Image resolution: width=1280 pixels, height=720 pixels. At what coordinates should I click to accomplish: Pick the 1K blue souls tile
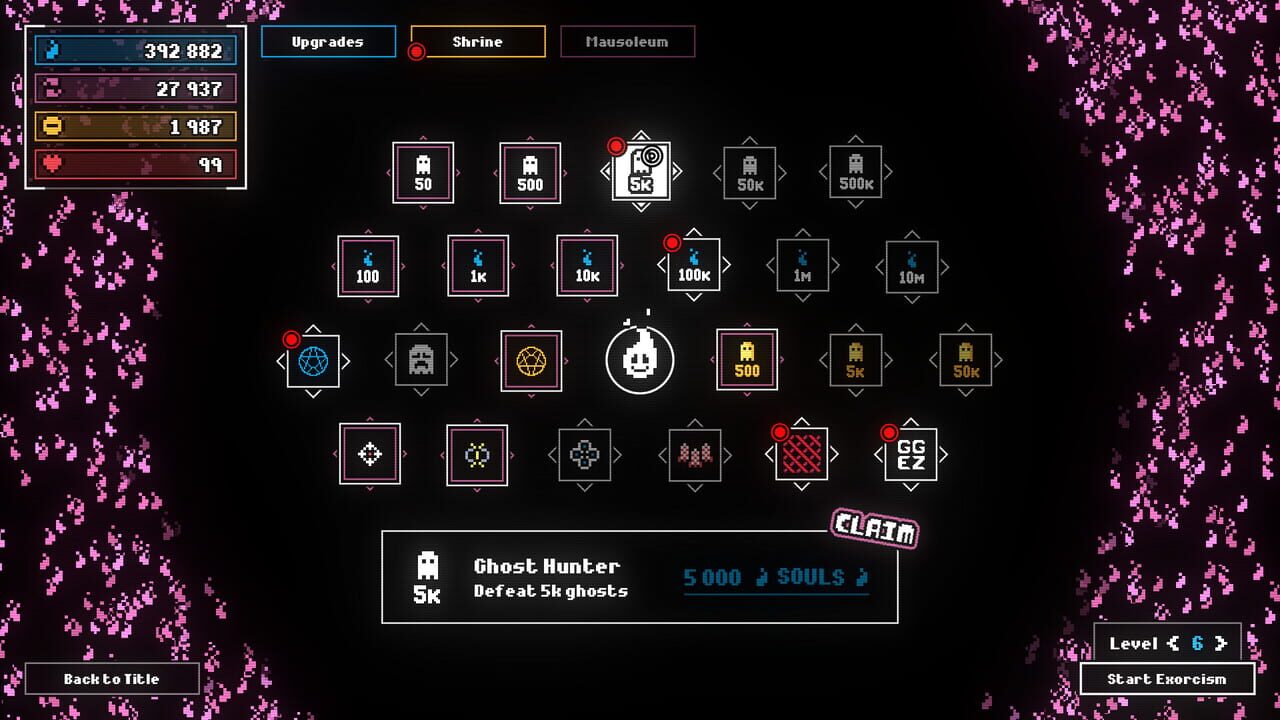point(478,266)
